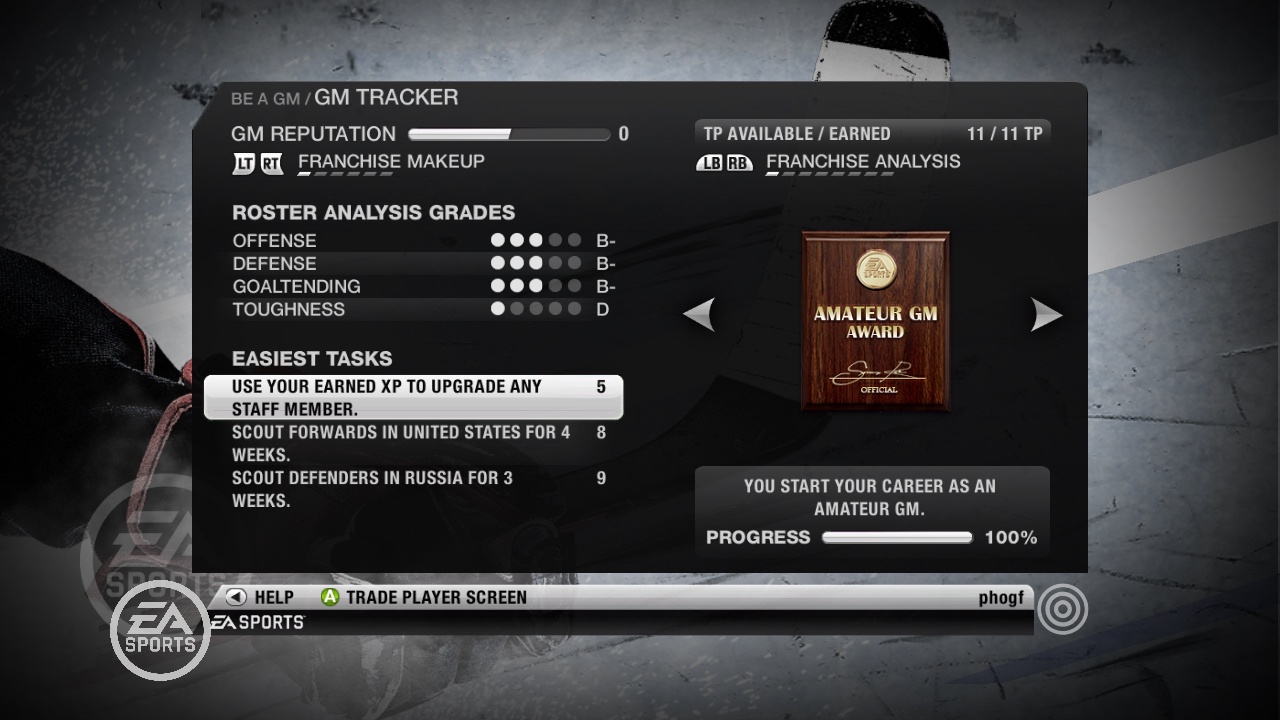This screenshot has width=1280, height=720.
Task: Click the HELP label
Action: [273, 597]
